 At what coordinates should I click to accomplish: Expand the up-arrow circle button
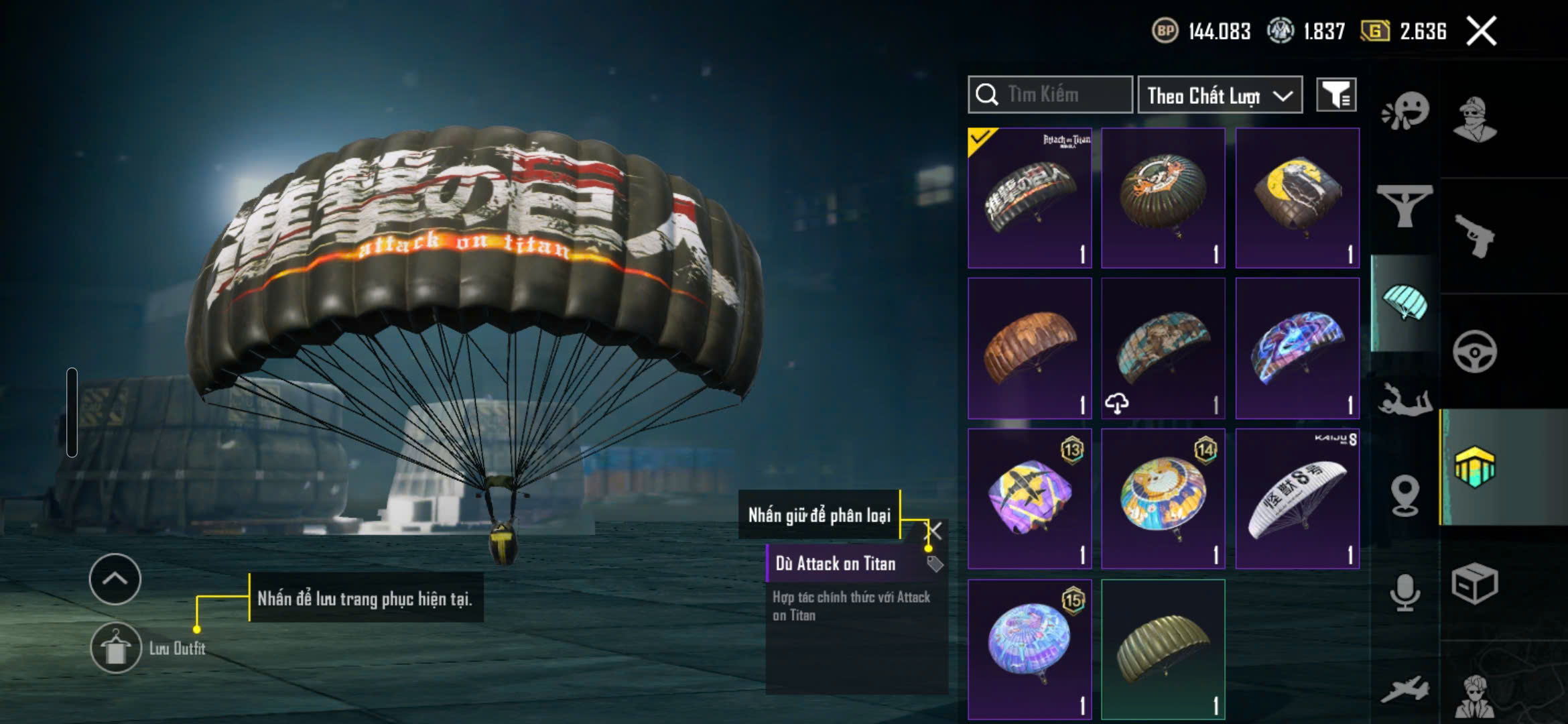[115, 579]
